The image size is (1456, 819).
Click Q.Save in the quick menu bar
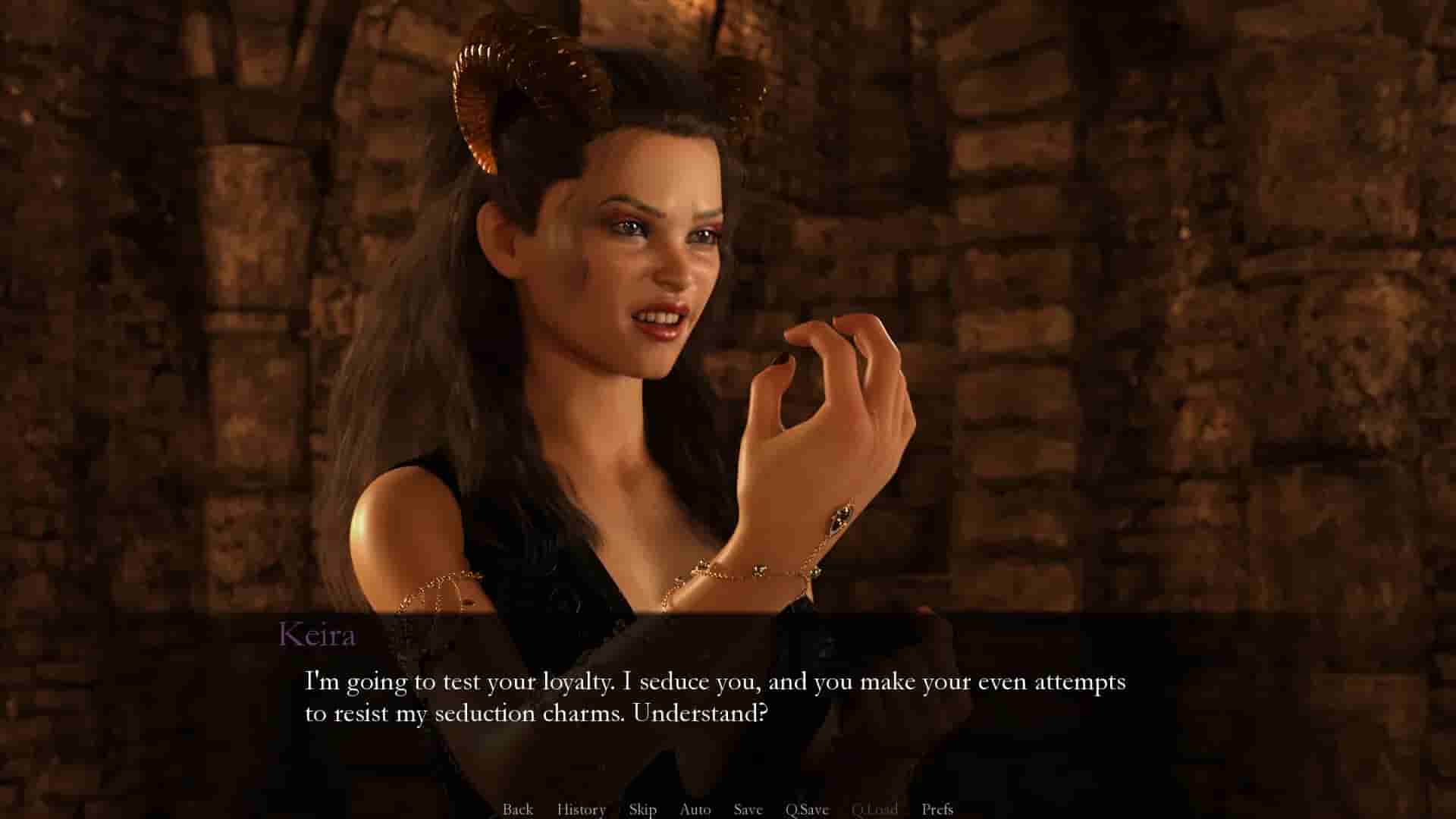(x=807, y=809)
